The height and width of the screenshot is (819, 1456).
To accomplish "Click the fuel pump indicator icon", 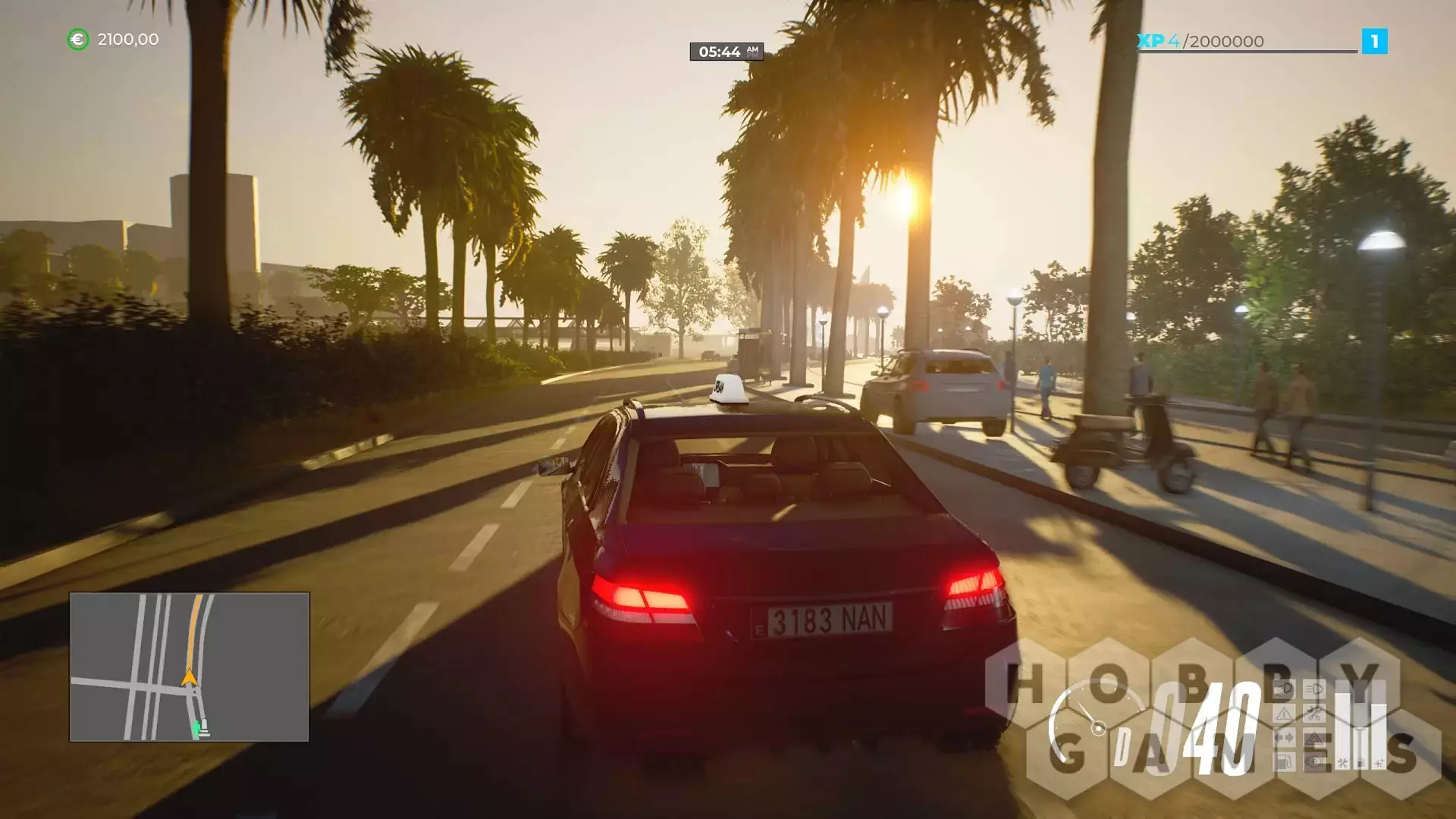I will click(x=1284, y=761).
